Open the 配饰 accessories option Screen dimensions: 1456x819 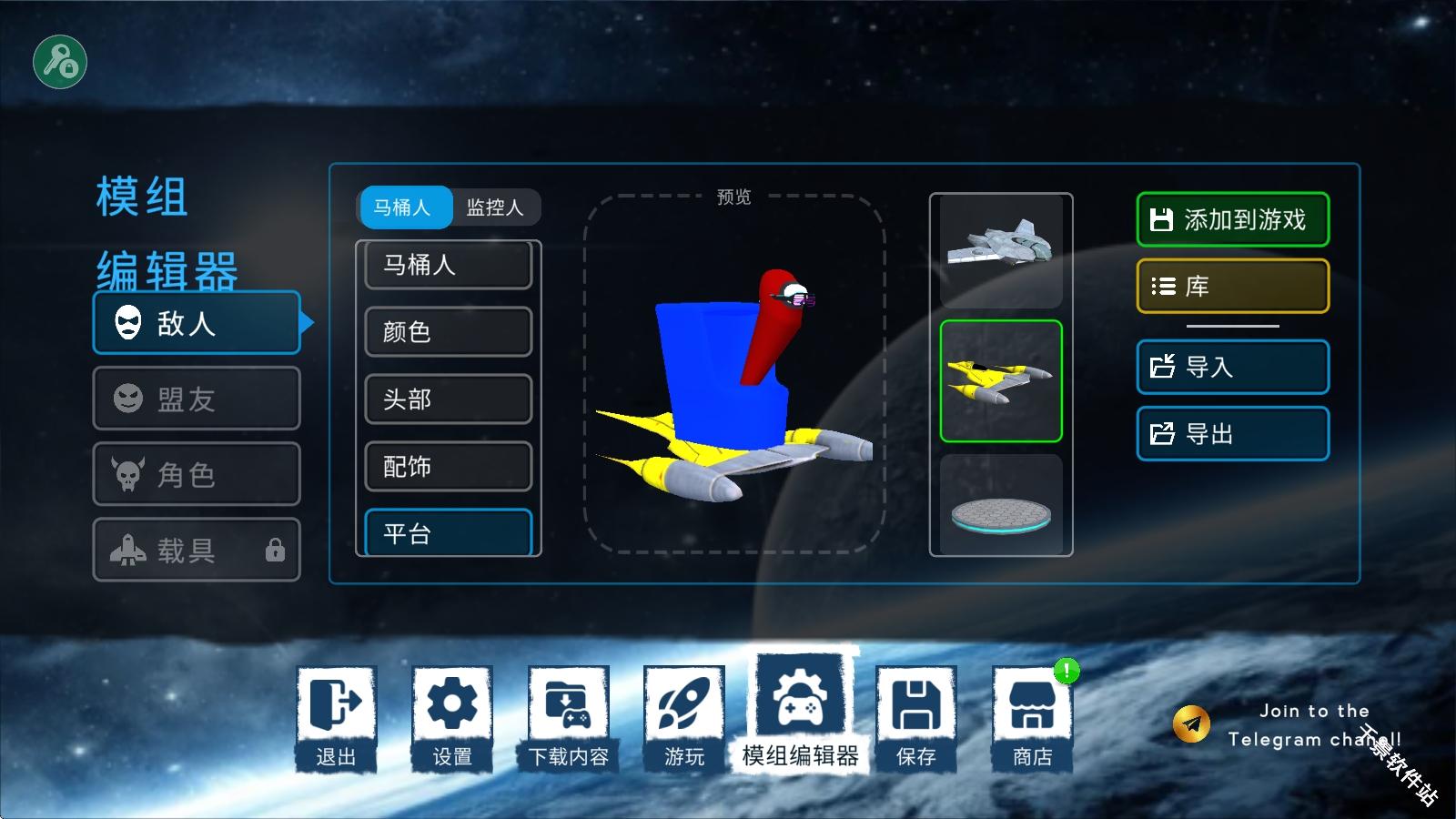click(x=448, y=467)
